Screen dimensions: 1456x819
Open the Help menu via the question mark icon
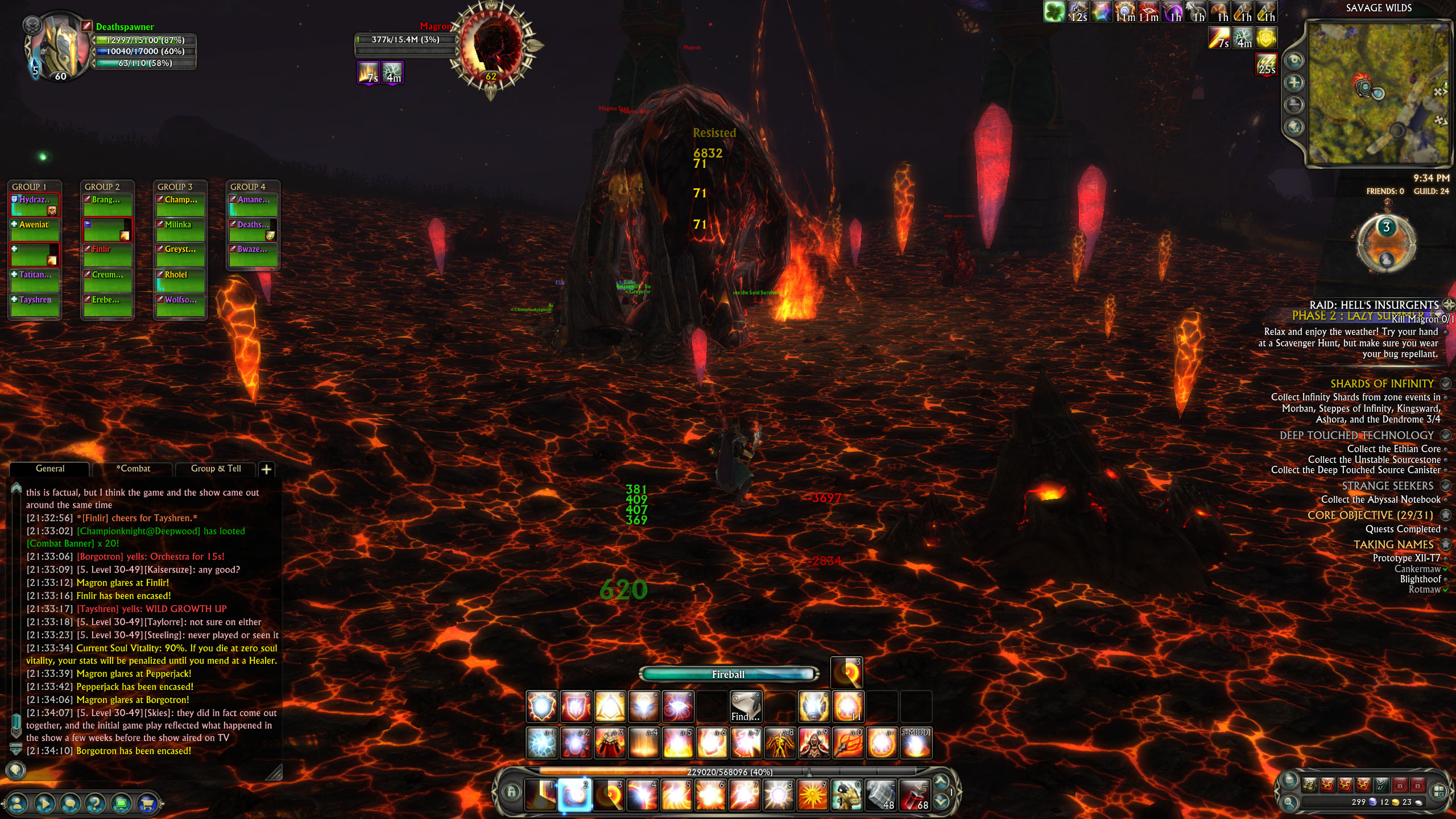pos(96,803)
